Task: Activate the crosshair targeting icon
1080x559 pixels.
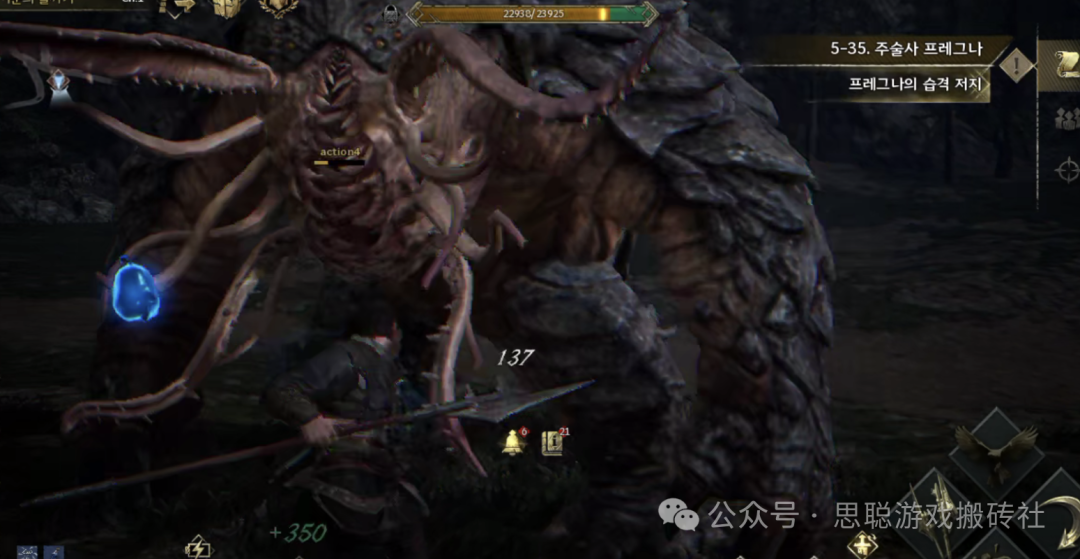Action: (1067, 169)
